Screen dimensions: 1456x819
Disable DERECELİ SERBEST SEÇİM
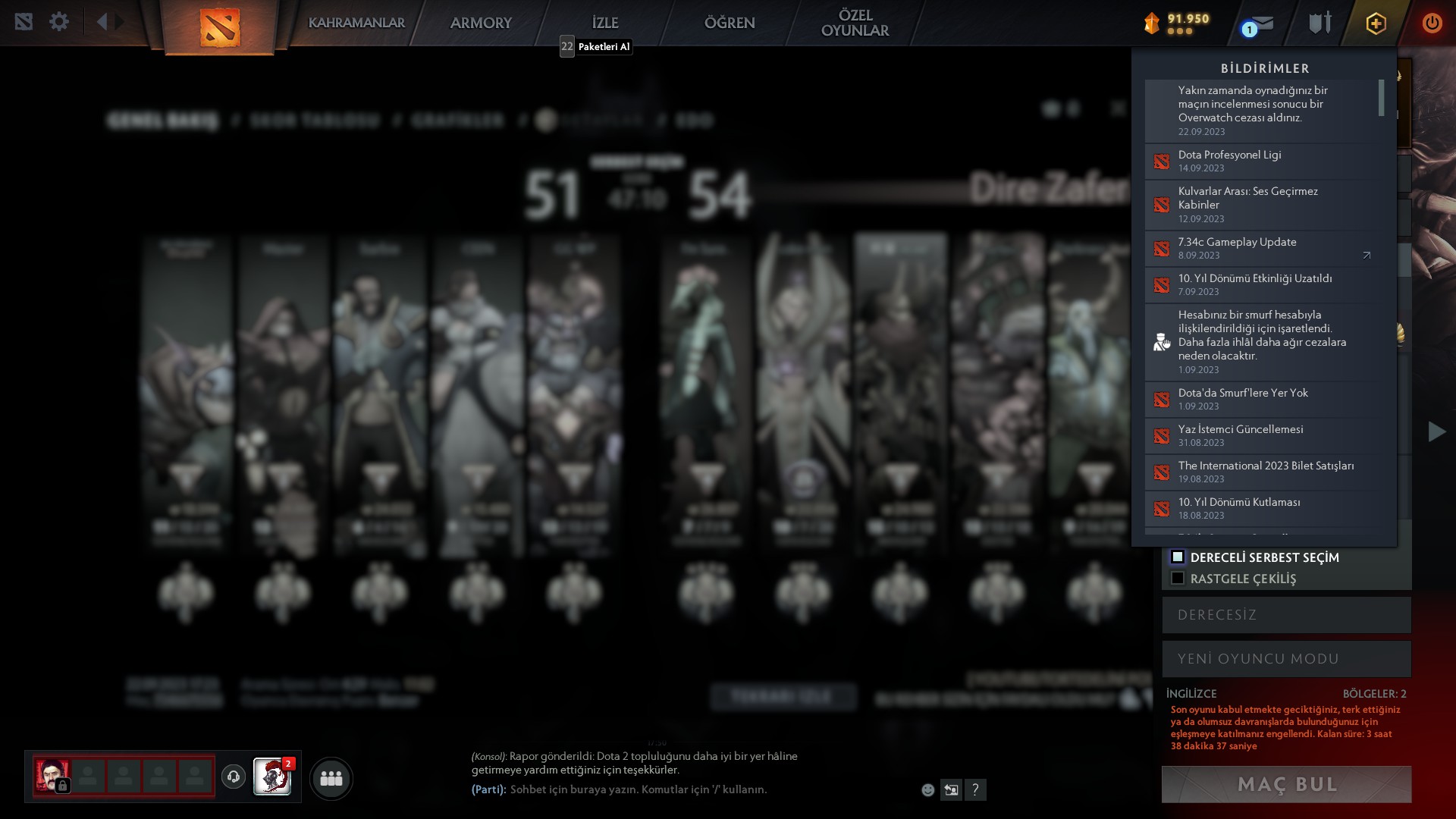click(x=1178, y=557)
